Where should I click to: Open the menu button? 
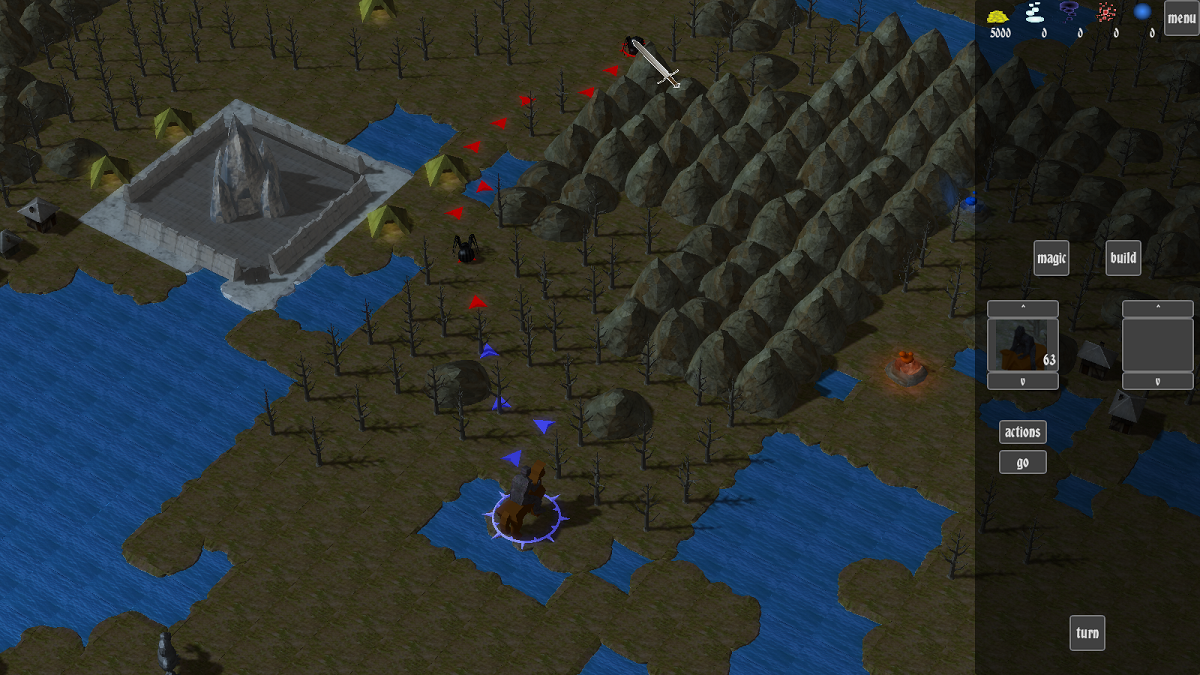point(1181,18)
